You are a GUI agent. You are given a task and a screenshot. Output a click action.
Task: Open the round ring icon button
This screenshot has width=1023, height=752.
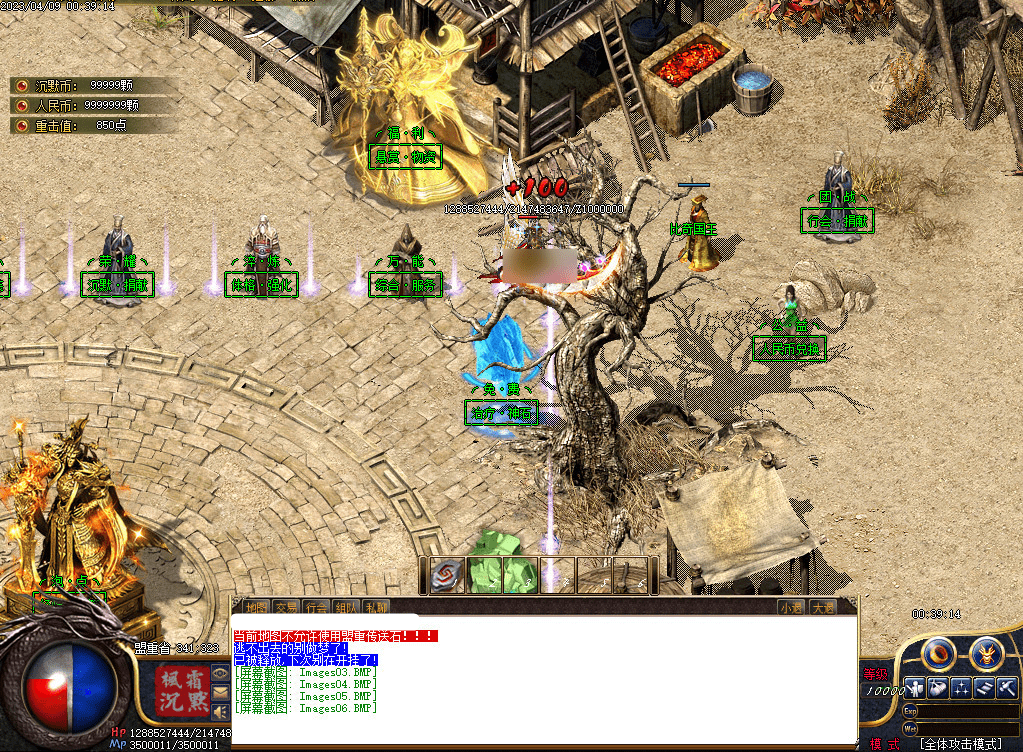(940, 653)
